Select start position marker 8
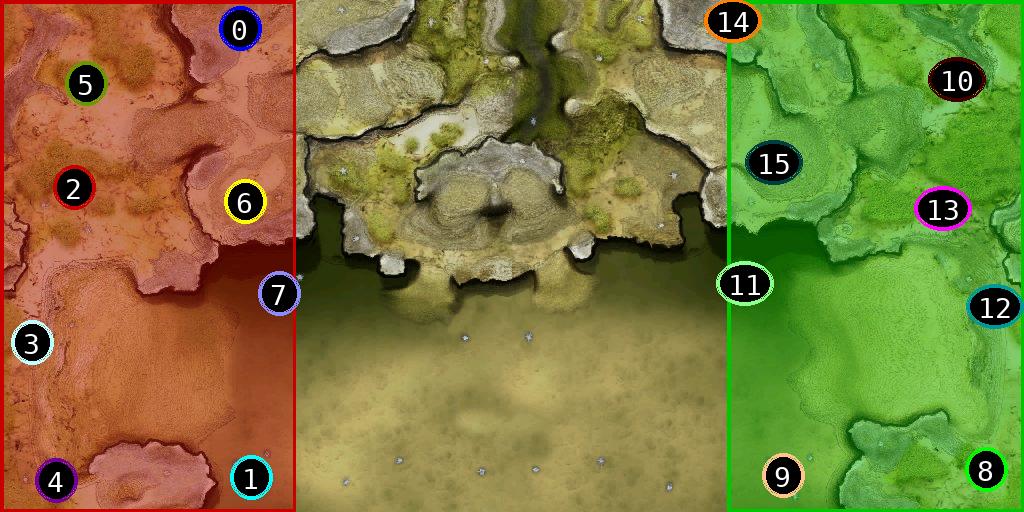 pyautogui.click(x=985, y=469)
